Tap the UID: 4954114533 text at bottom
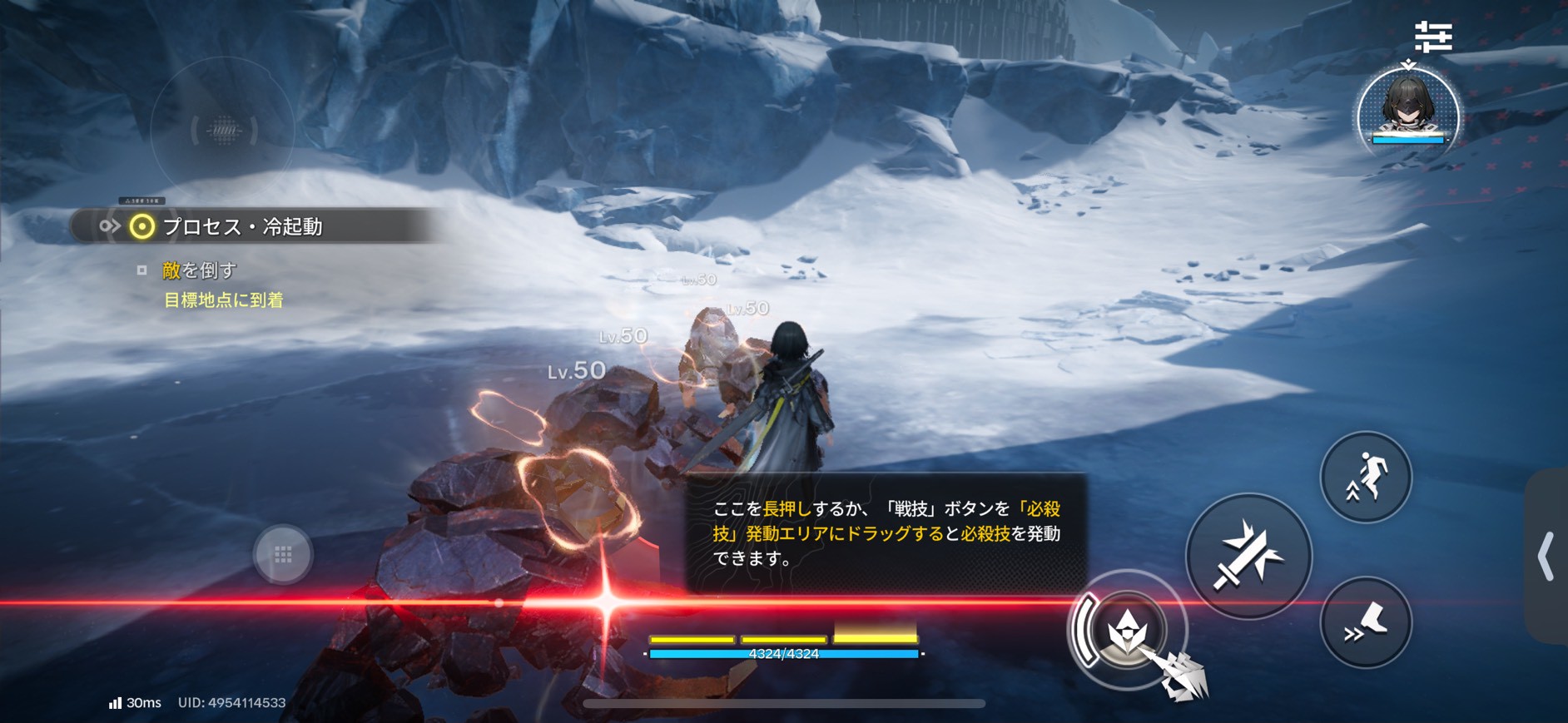 point(231,703)
